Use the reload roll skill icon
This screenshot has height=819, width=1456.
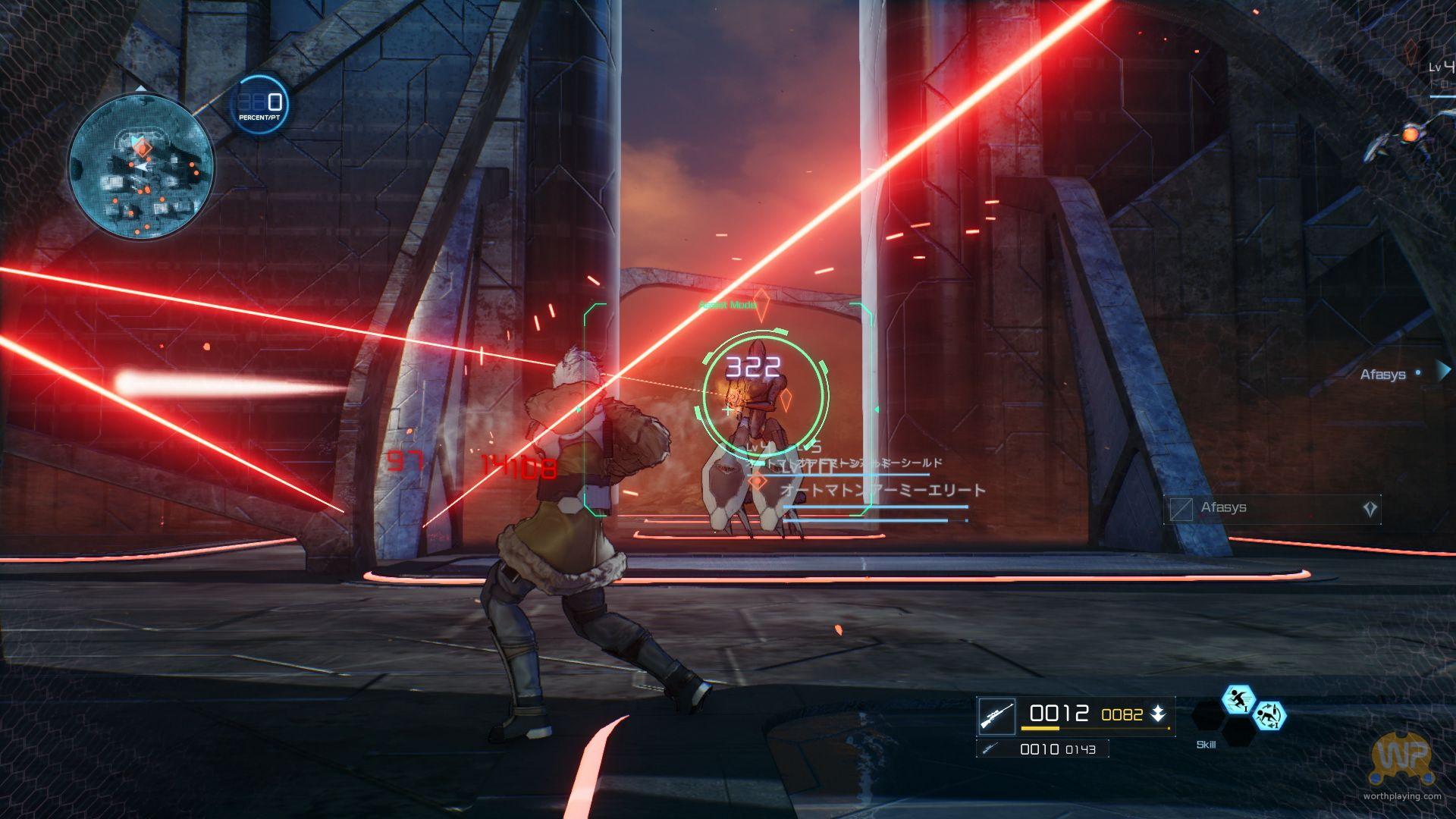point(1268,716)
